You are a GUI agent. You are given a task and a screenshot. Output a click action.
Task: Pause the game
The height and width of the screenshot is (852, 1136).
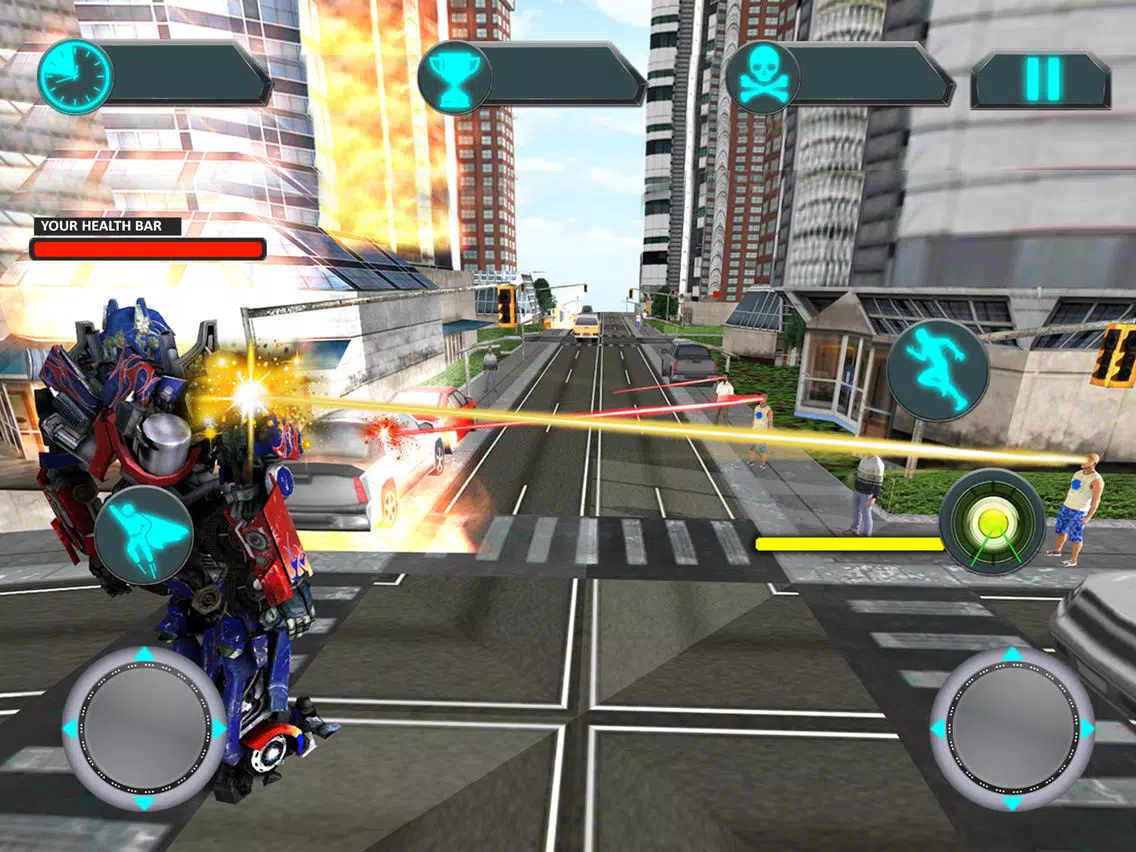[x=1041, y=79]
